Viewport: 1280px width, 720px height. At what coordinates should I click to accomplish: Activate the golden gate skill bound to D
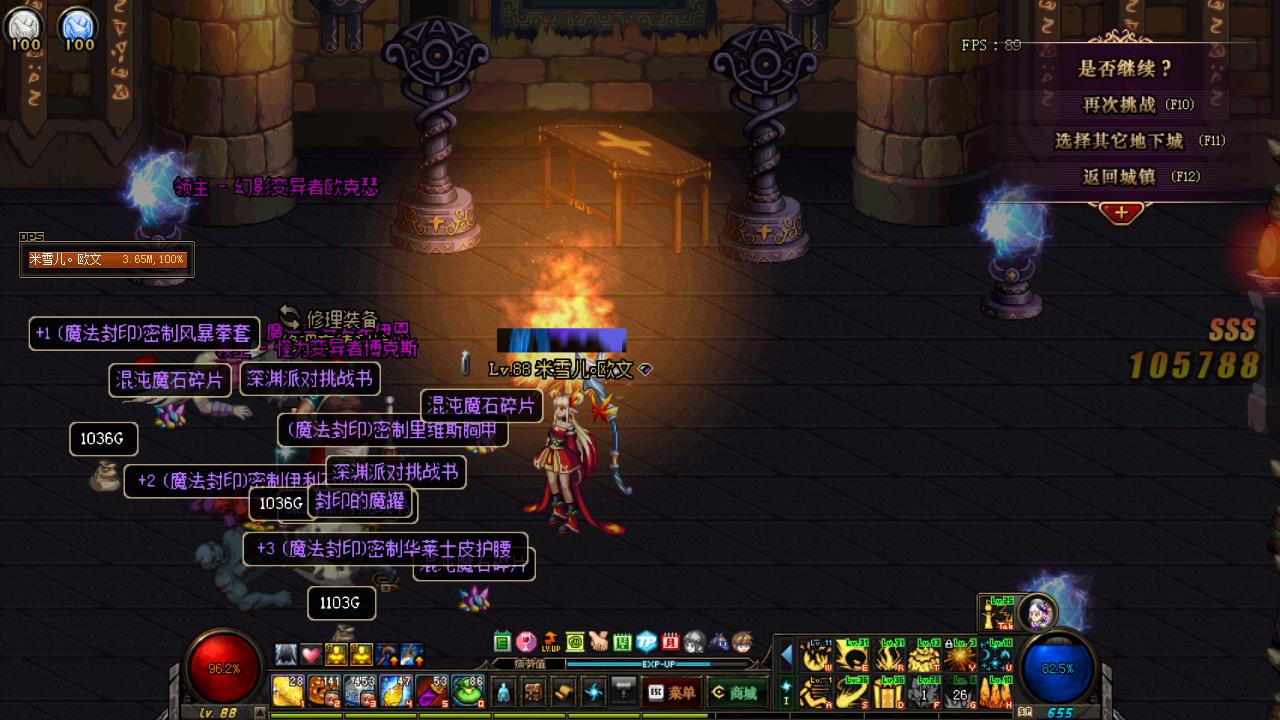click(x=888, y=692)
